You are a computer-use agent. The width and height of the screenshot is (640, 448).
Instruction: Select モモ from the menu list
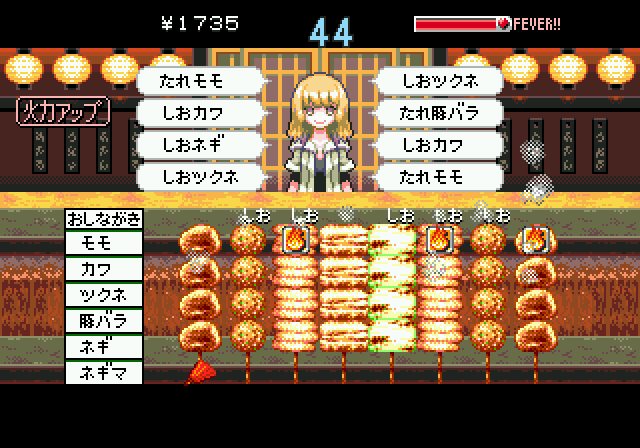104,243
